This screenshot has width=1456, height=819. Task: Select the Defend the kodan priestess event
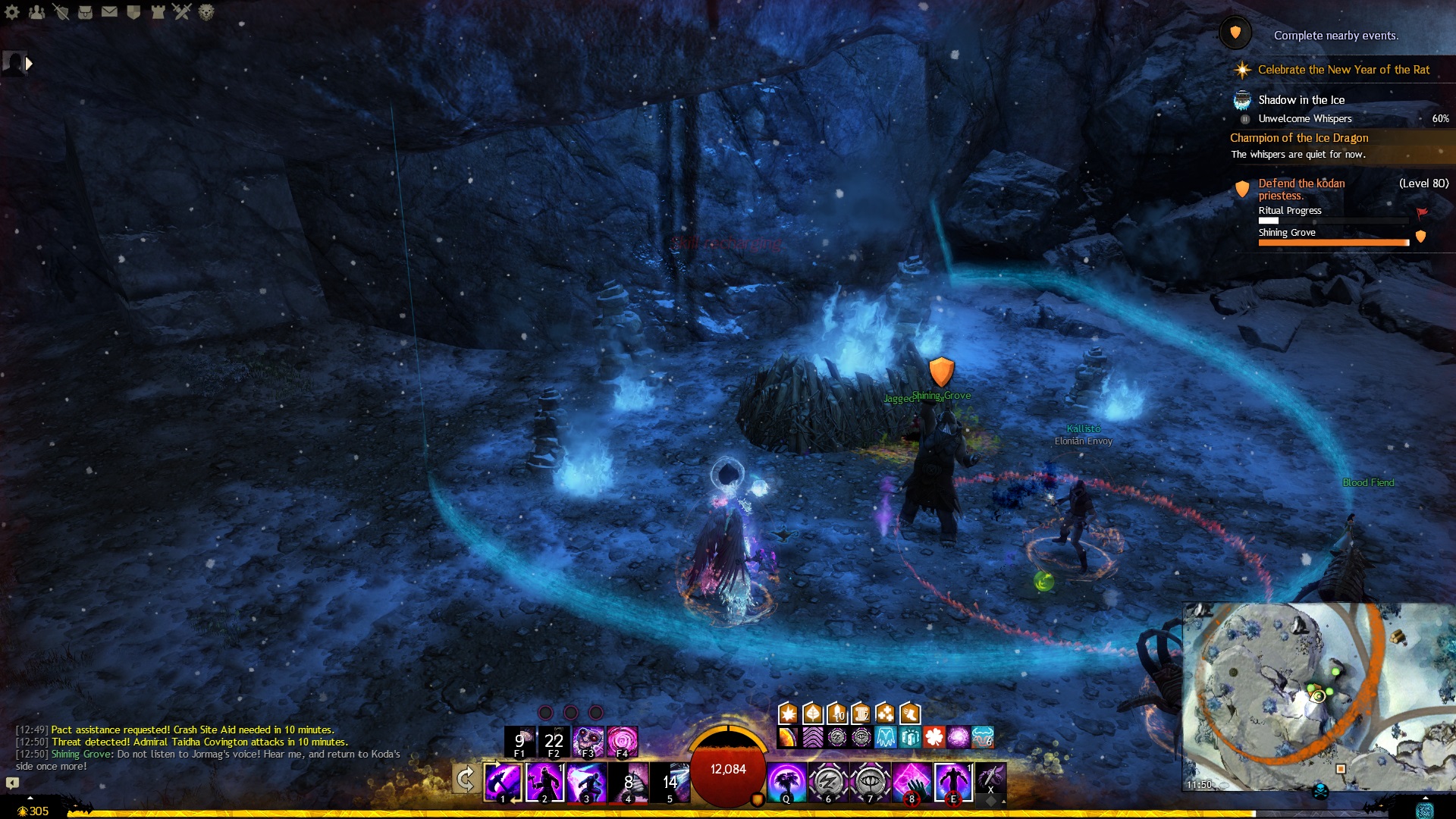[x=1301, y=189]
